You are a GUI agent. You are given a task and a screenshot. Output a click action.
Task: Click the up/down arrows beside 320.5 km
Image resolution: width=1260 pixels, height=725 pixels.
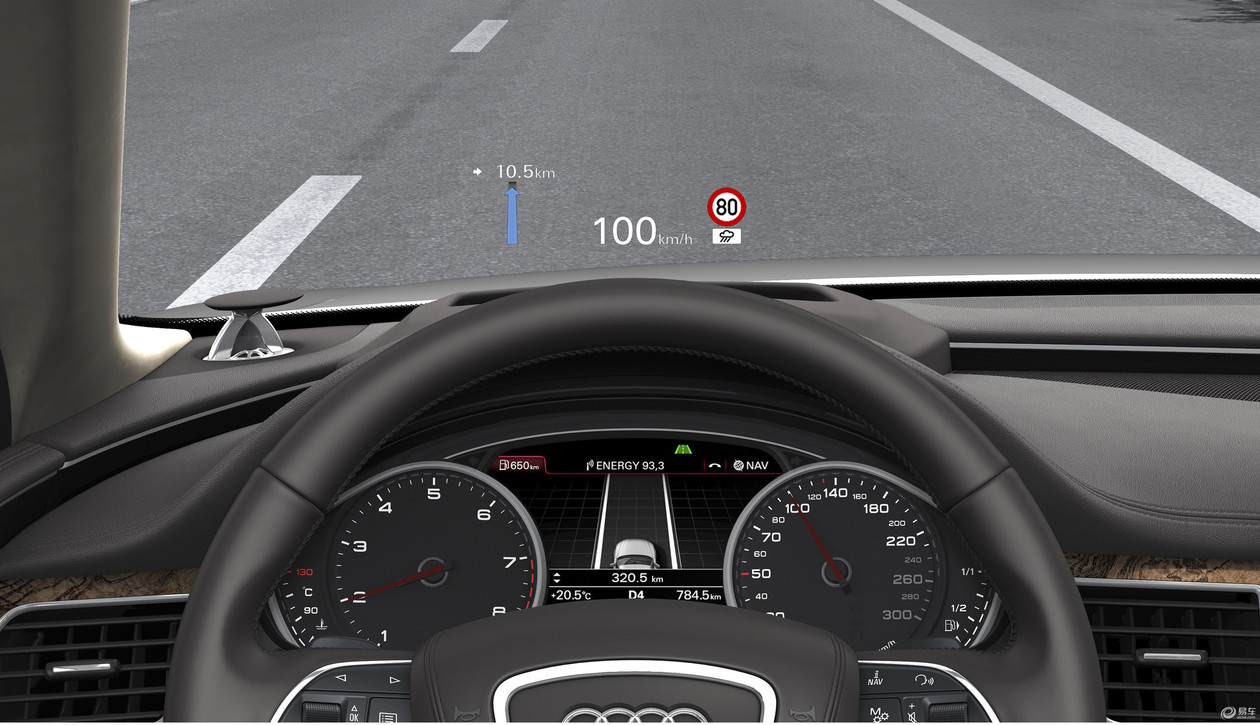[x=557, y=578]
